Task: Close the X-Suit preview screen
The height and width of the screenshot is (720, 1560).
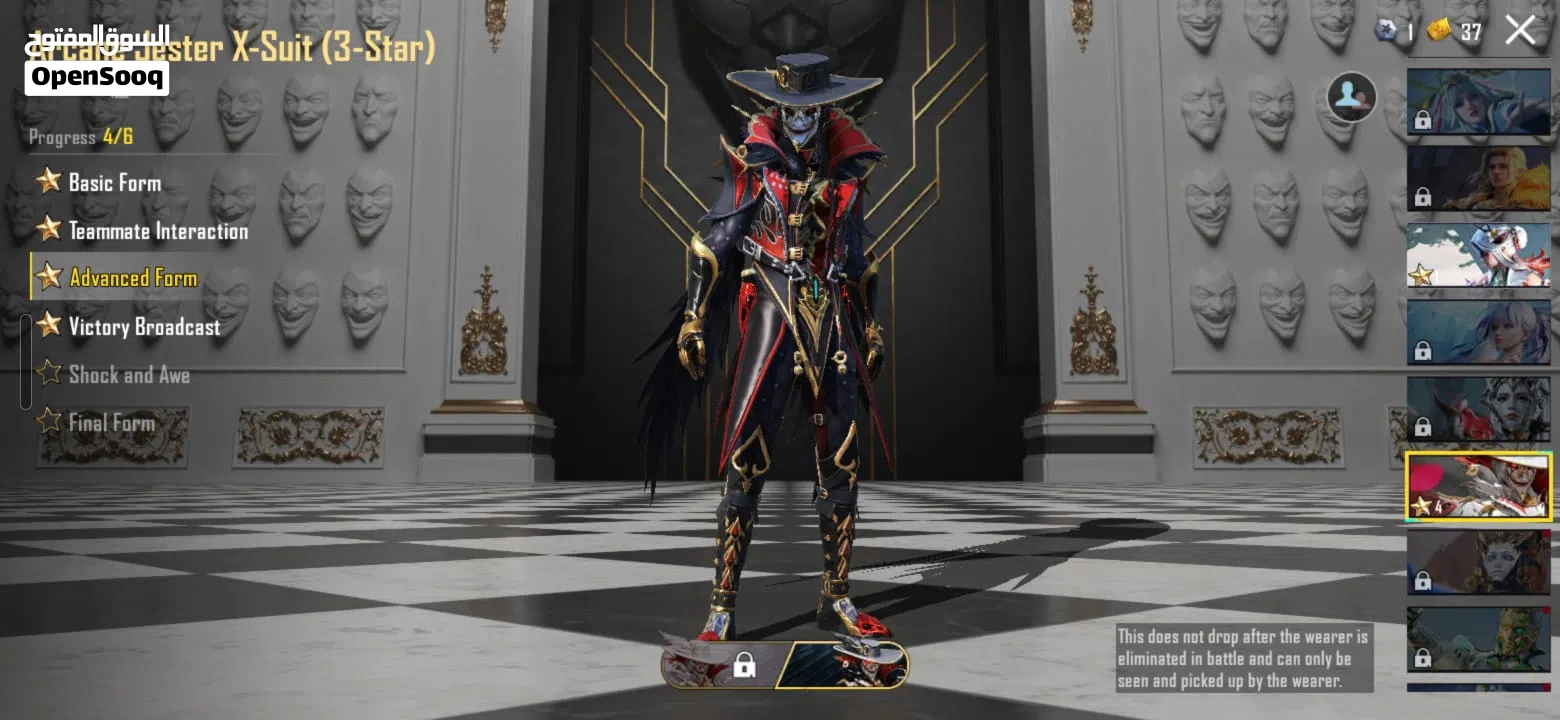Action: coord(1520,30)
